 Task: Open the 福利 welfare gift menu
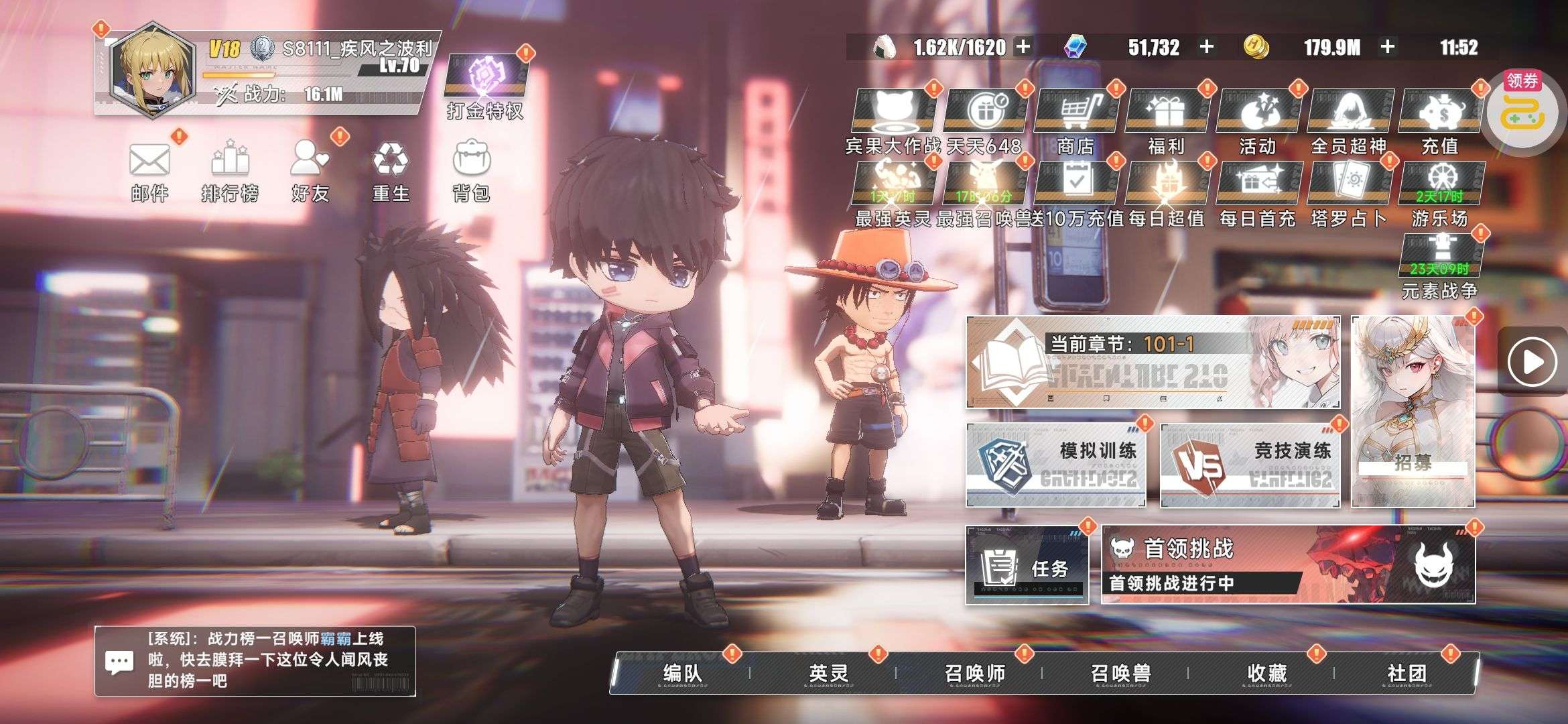pos(1167,121)
